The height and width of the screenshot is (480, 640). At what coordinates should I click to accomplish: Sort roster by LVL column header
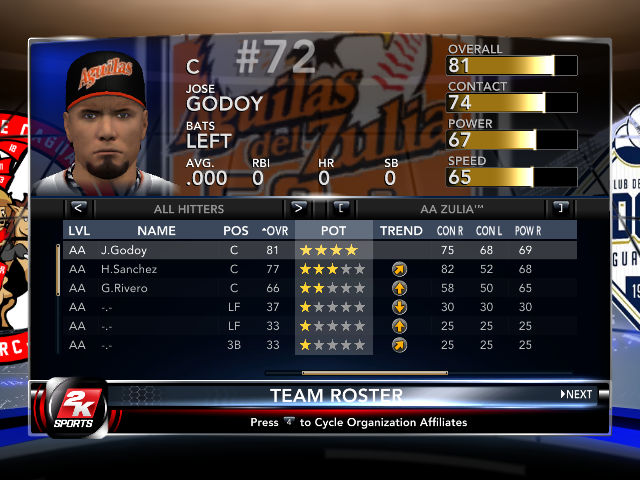[x=78, y=231]
